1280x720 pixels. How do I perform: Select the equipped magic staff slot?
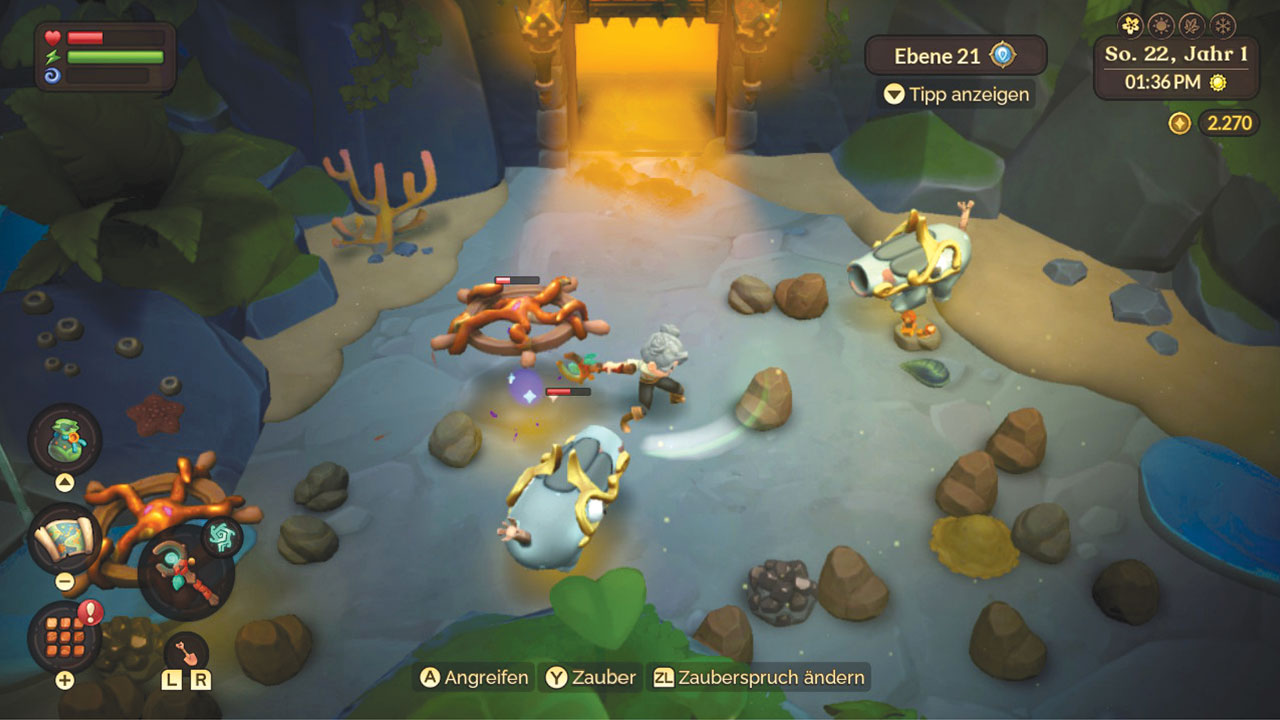[185, 572]
